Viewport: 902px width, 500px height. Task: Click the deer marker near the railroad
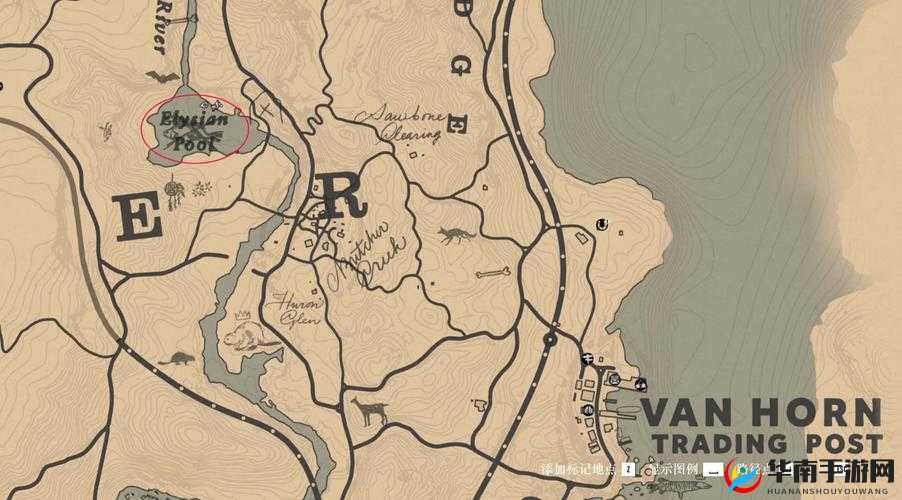coord(369,410)
